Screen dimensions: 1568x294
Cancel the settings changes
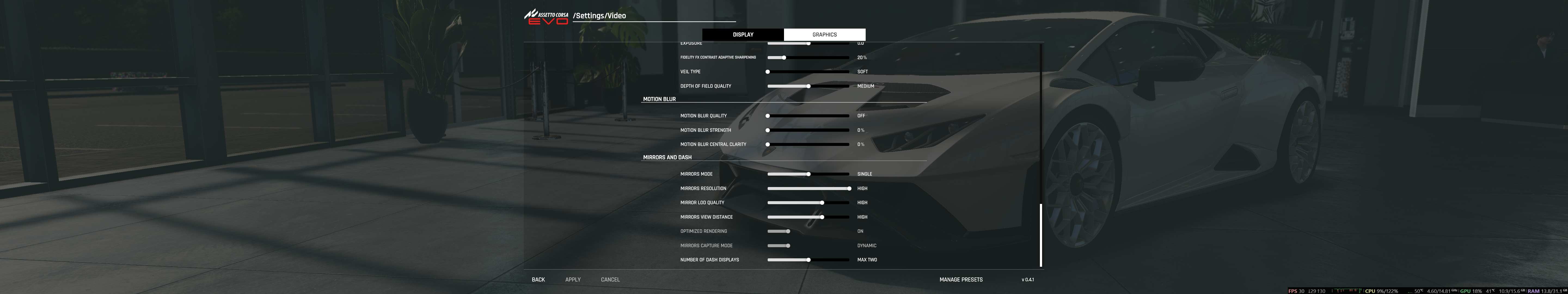point(610,279)
